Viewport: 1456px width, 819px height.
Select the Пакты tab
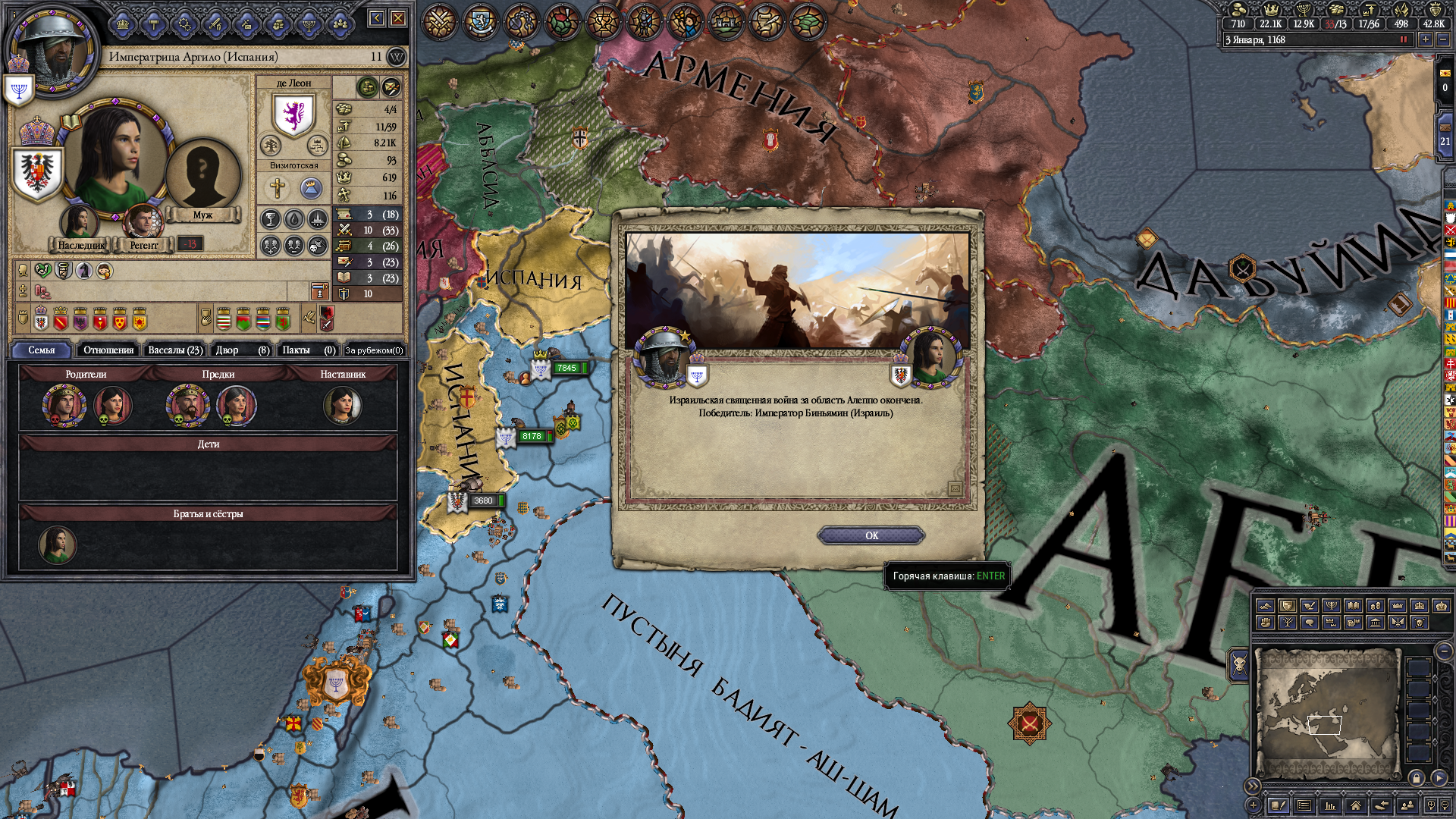pyautogui.click(x=308, y=350)
